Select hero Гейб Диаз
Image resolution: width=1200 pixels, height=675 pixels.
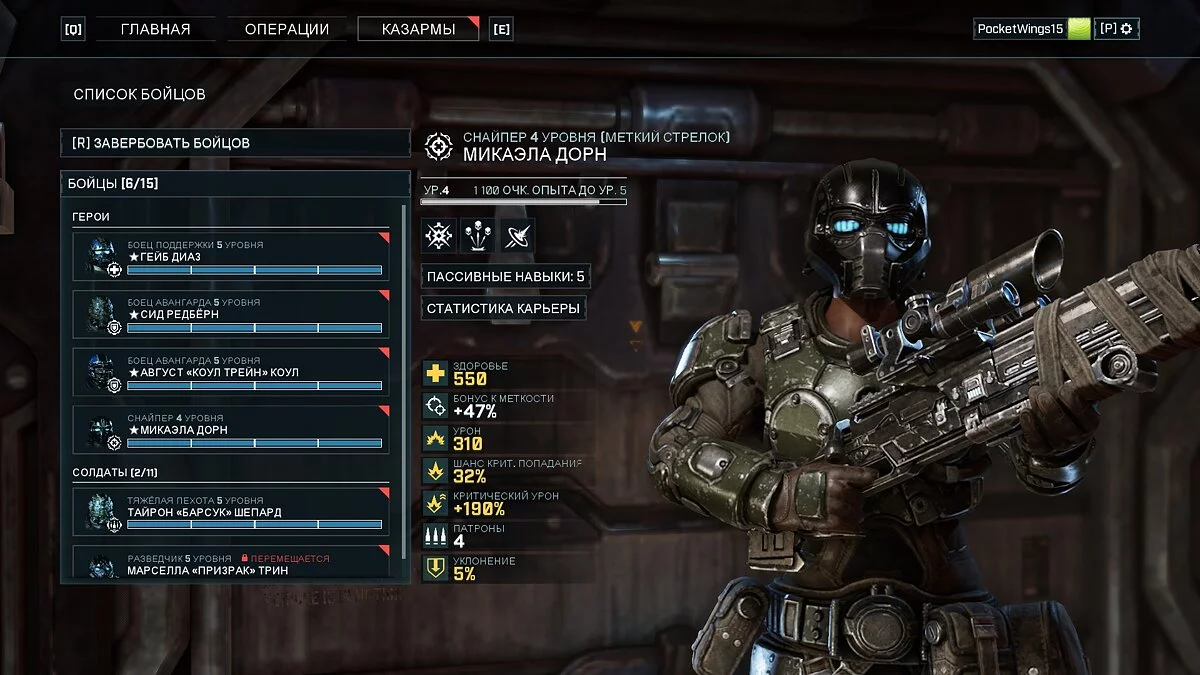point(231,256)
